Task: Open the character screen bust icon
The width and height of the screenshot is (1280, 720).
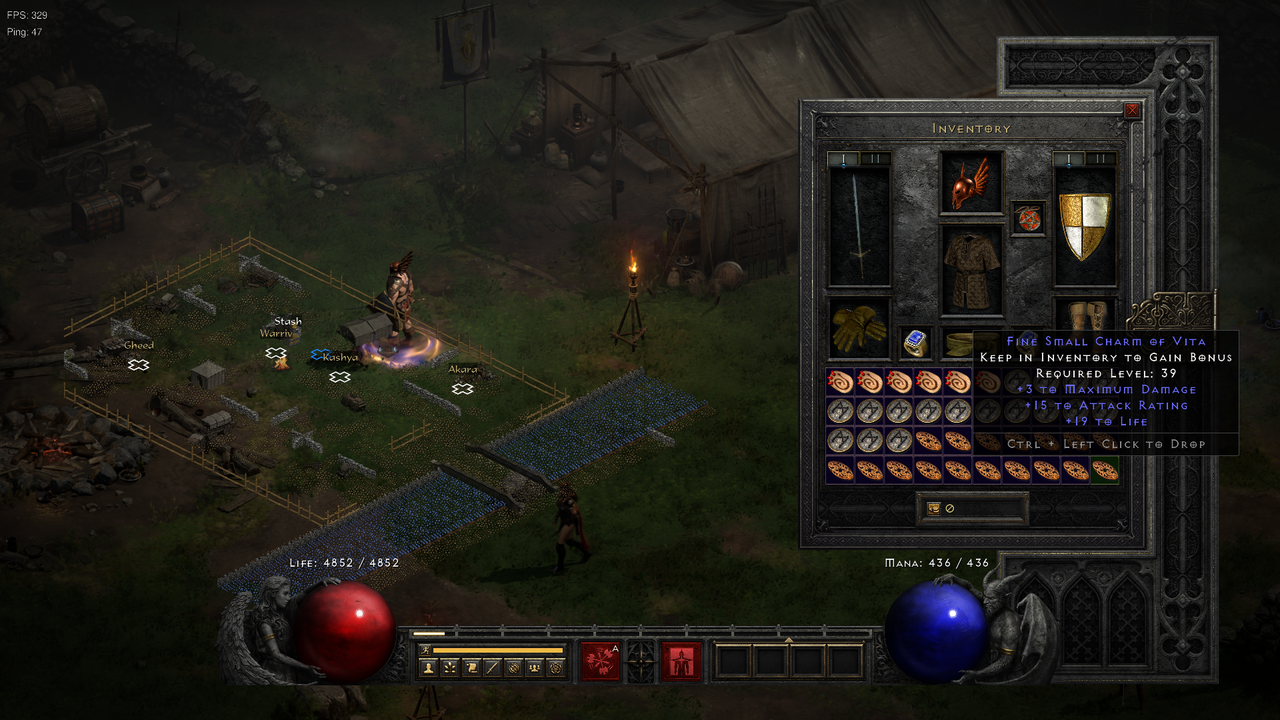Action: [x=429, y=667]
